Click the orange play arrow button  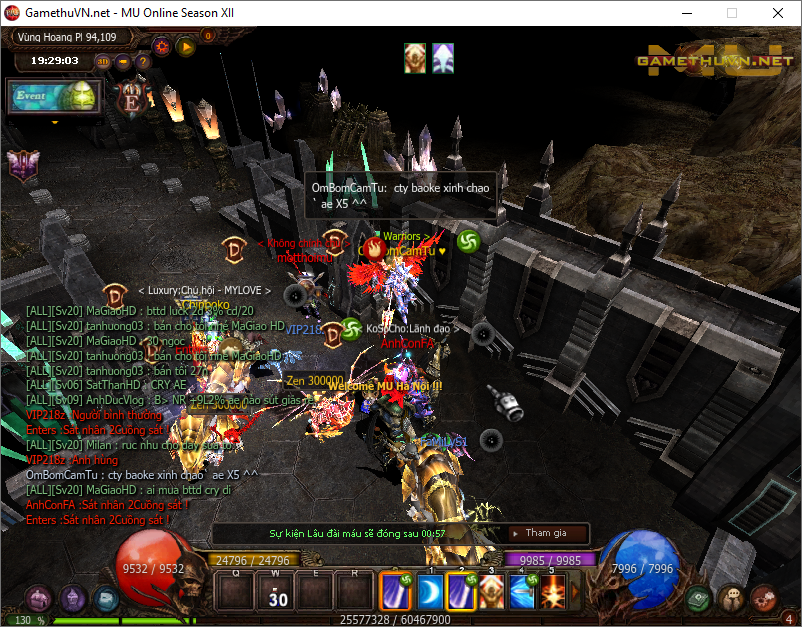tap(185, 45)
